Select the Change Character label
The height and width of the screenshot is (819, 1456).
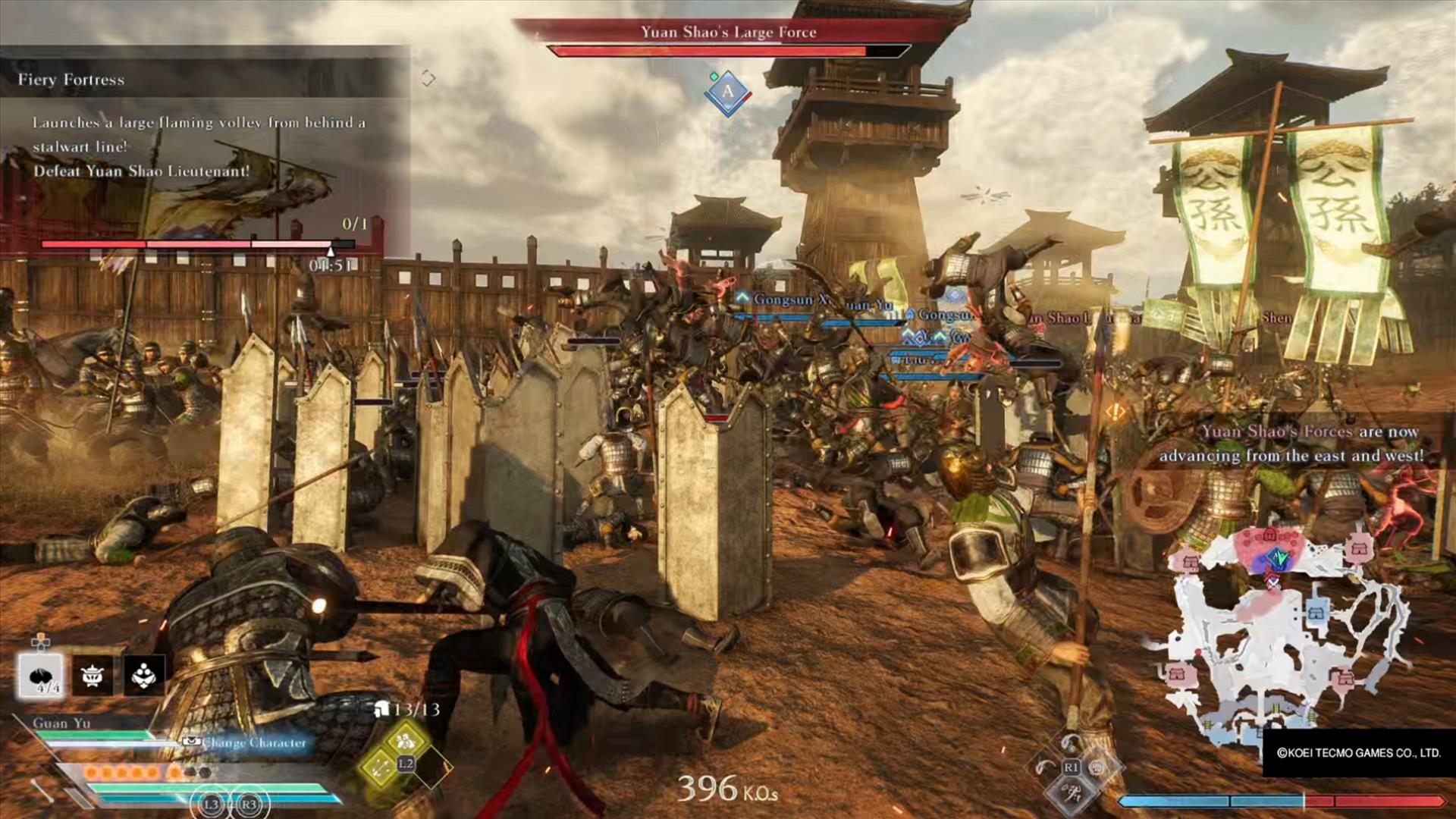(x=254, y=742)
